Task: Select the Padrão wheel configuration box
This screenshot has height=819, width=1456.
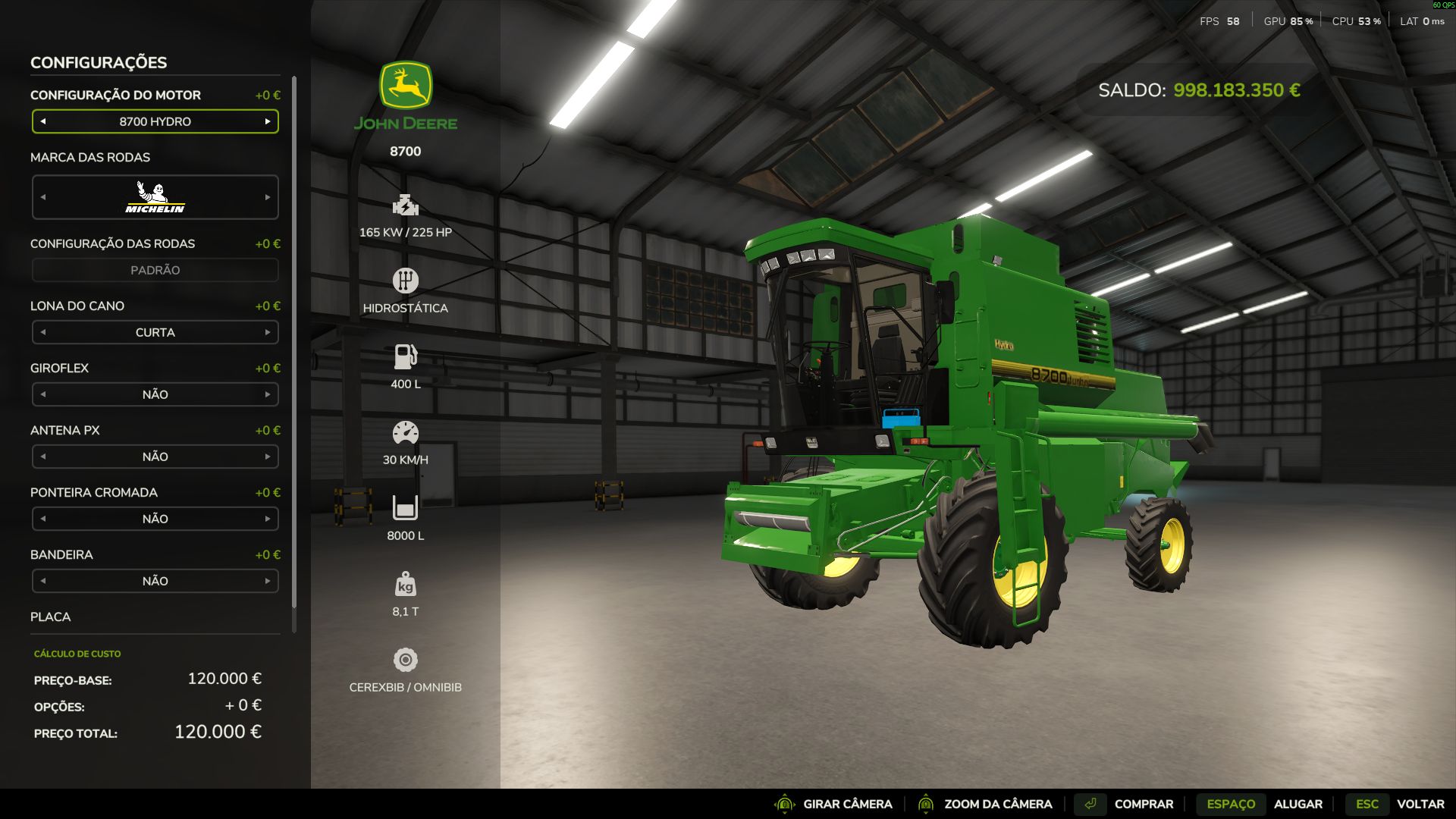Action: 155,270
